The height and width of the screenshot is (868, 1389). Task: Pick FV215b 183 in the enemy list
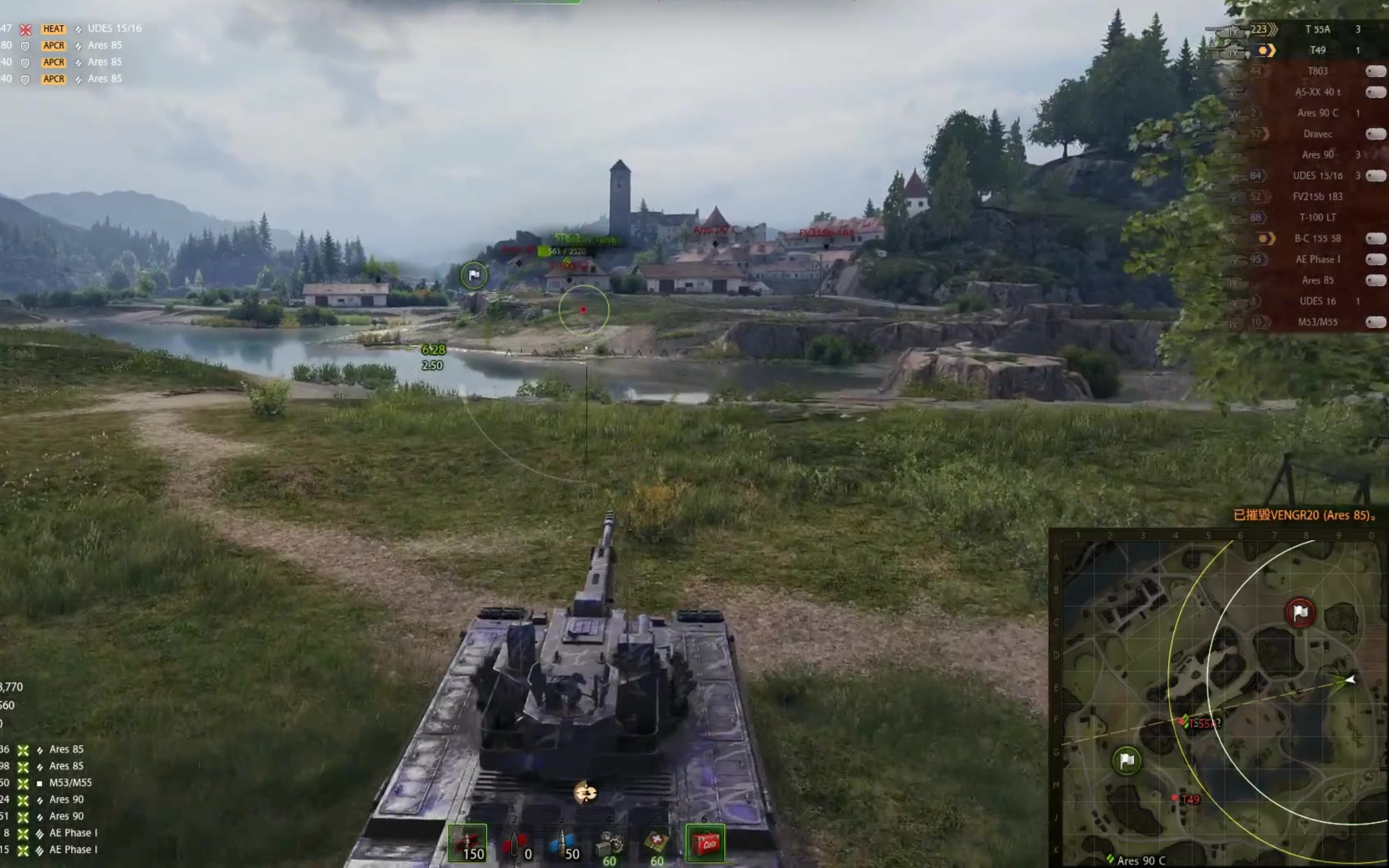(x=1317, y=197)
